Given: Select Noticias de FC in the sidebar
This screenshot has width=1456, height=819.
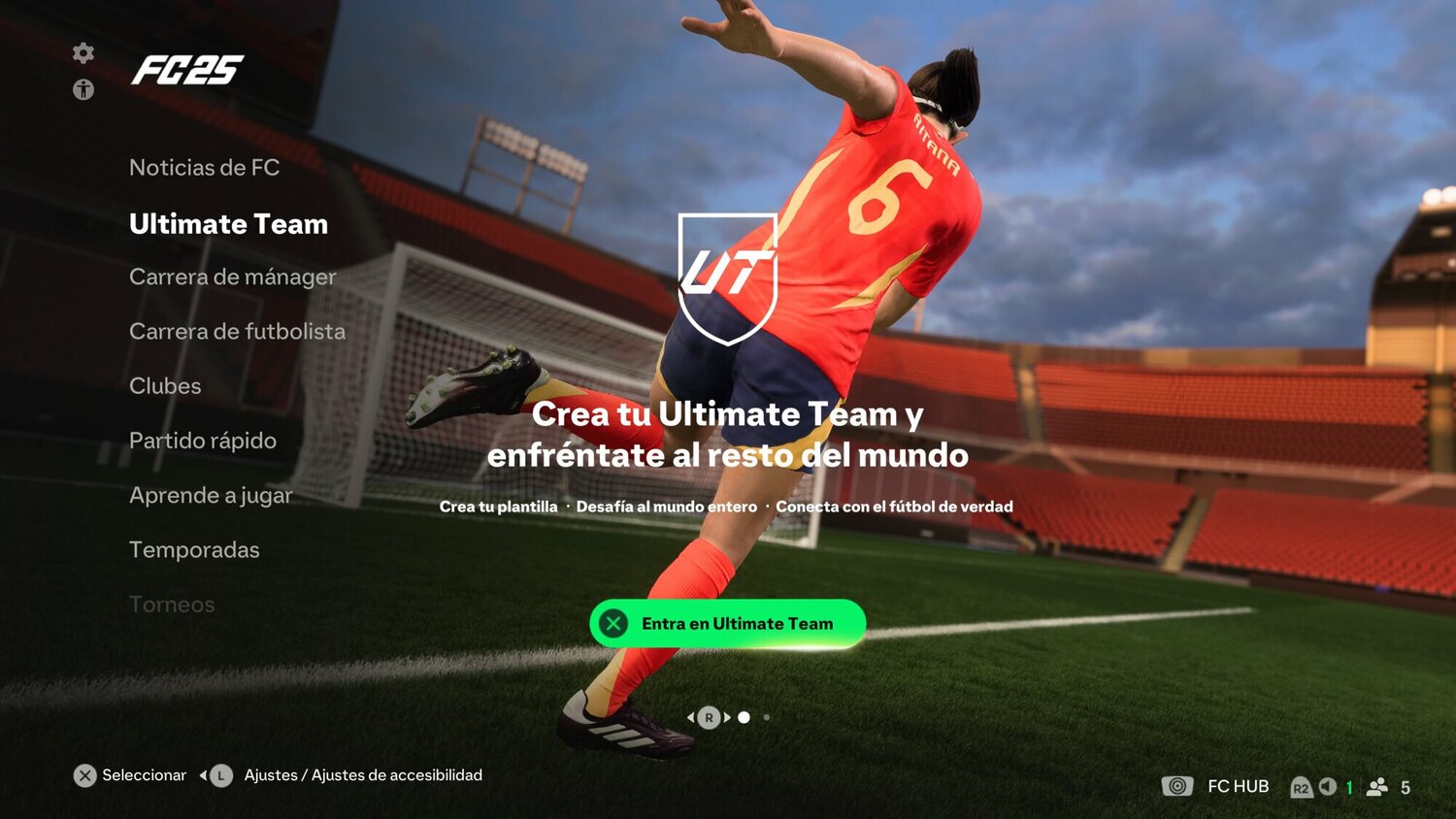Looking at the screenshot, I should point(204,167).
